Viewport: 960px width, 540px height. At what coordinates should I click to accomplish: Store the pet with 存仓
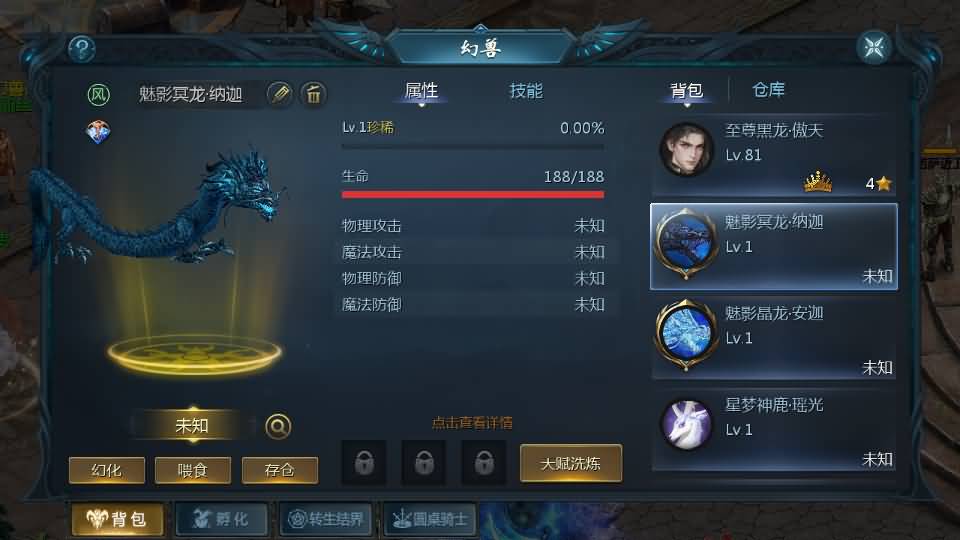point(279,470)
